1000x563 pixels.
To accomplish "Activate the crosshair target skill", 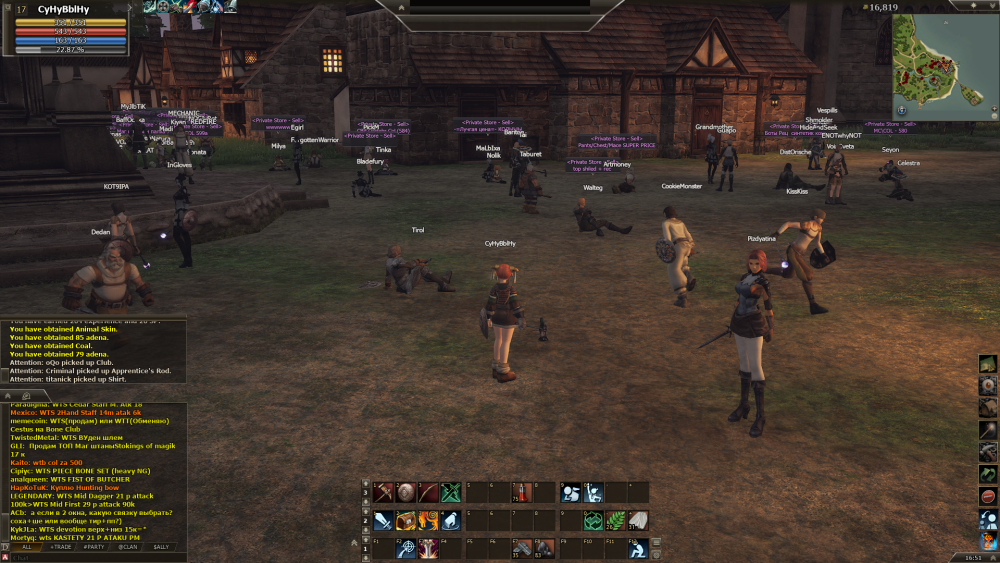I will 406,548.
